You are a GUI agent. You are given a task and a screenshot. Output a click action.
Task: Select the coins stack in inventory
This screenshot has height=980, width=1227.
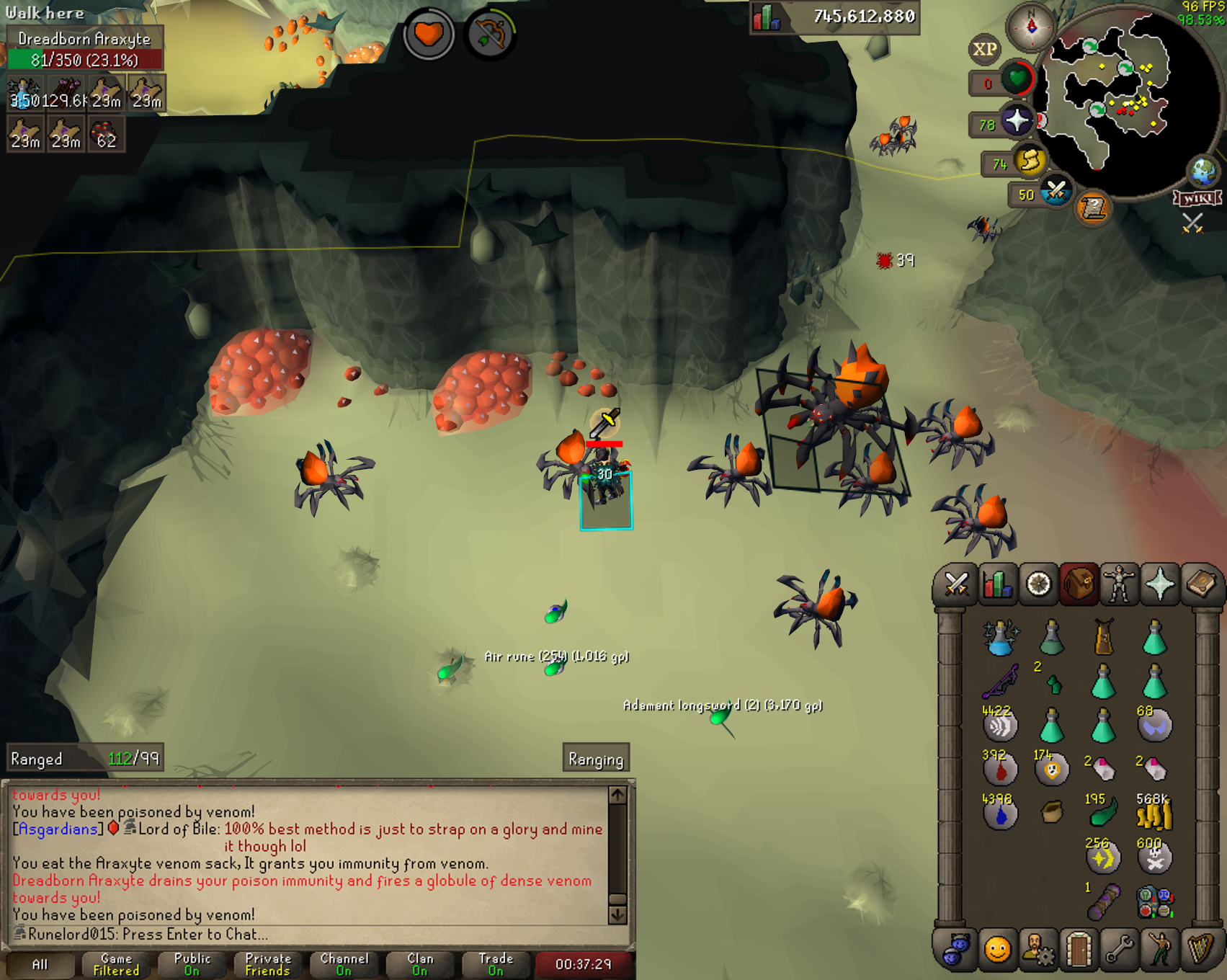pyautogui.click(x=1154, y=814)
